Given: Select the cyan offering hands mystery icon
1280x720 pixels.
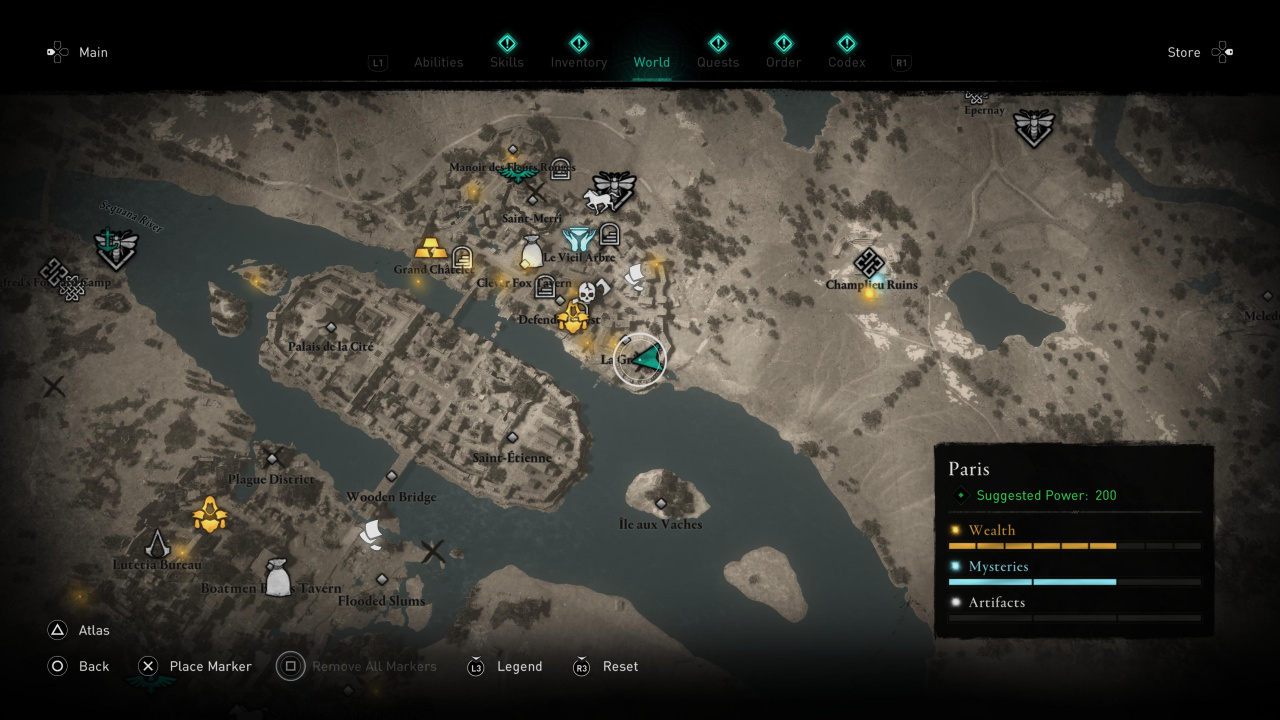Looking at the screenshot, I should pos(578,239).
